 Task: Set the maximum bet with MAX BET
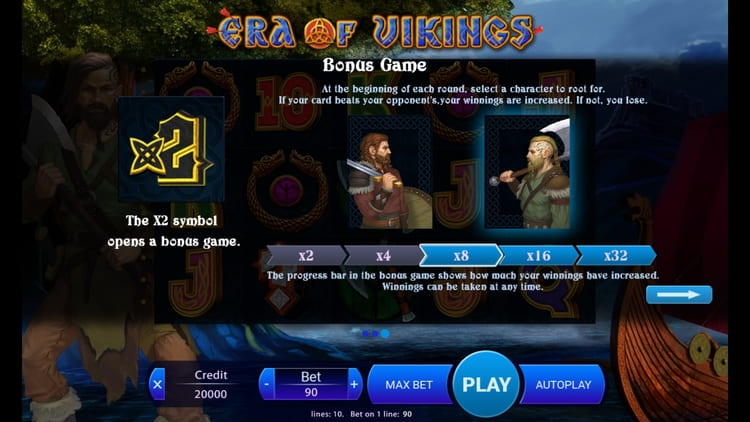tap(409, 384)
